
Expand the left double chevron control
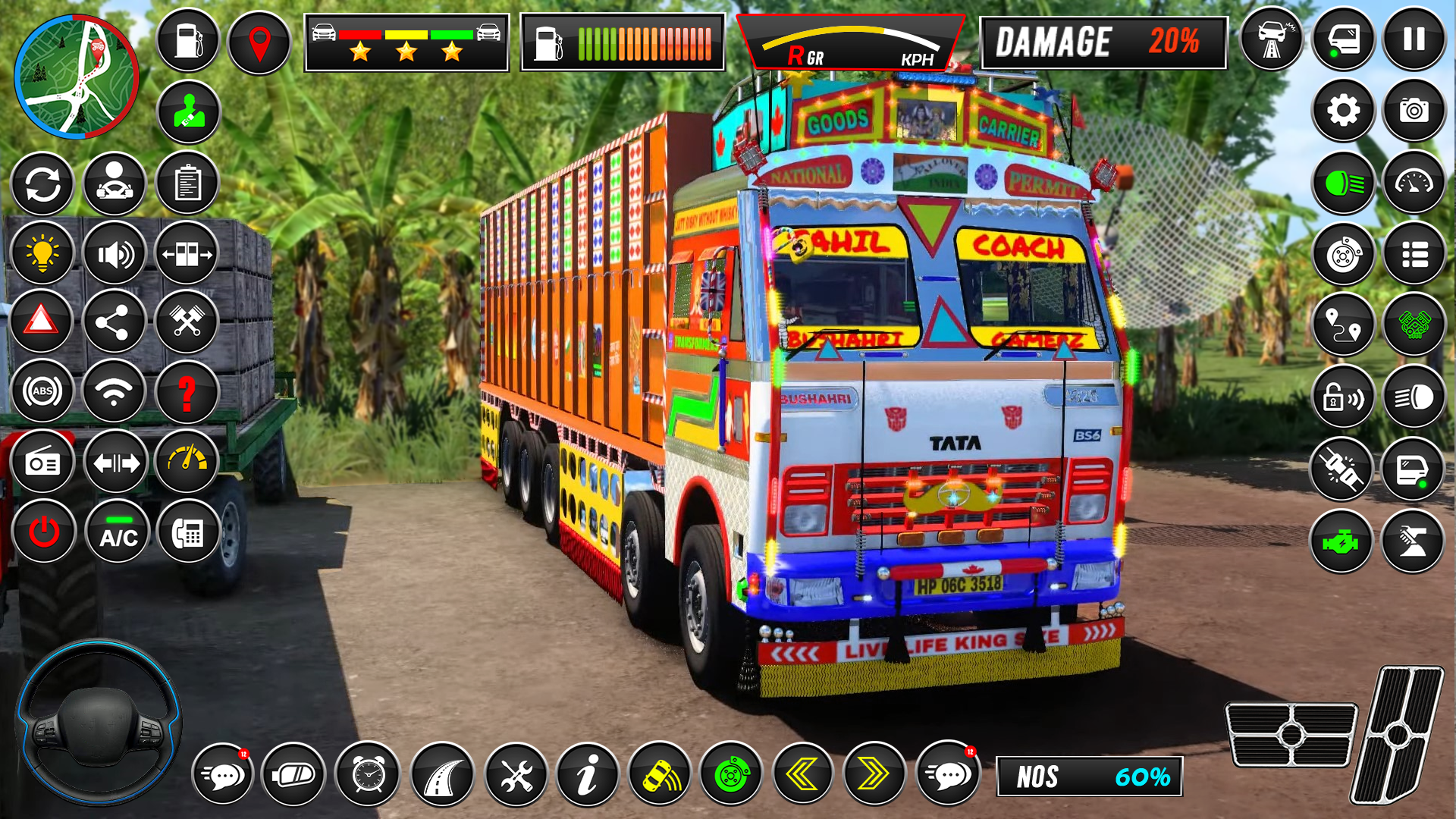point(805,774)
